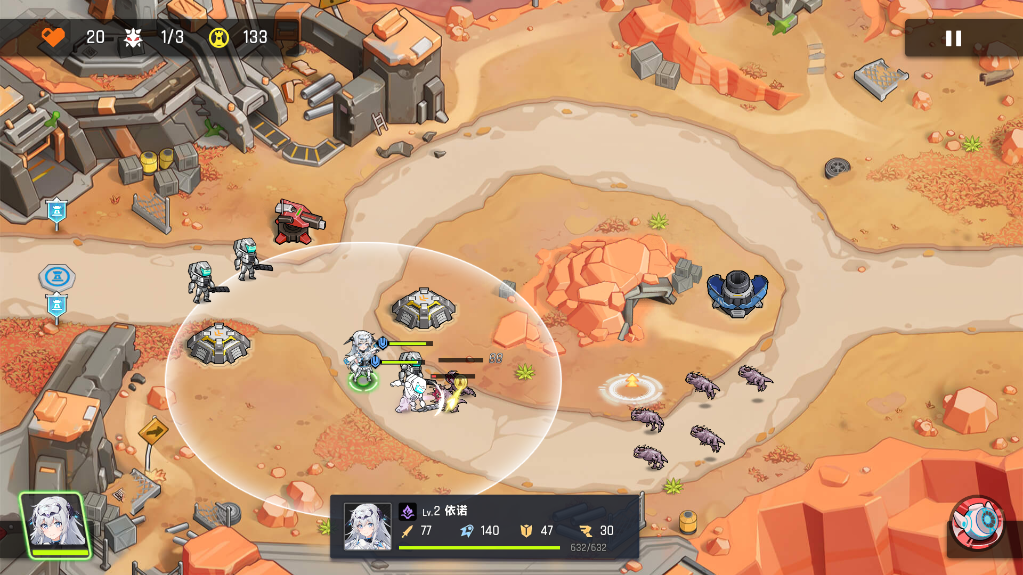Screen dimensions: 1023x575
Task: Click the hero portrait in the stats panel
Action: click(x=367, y=526)
